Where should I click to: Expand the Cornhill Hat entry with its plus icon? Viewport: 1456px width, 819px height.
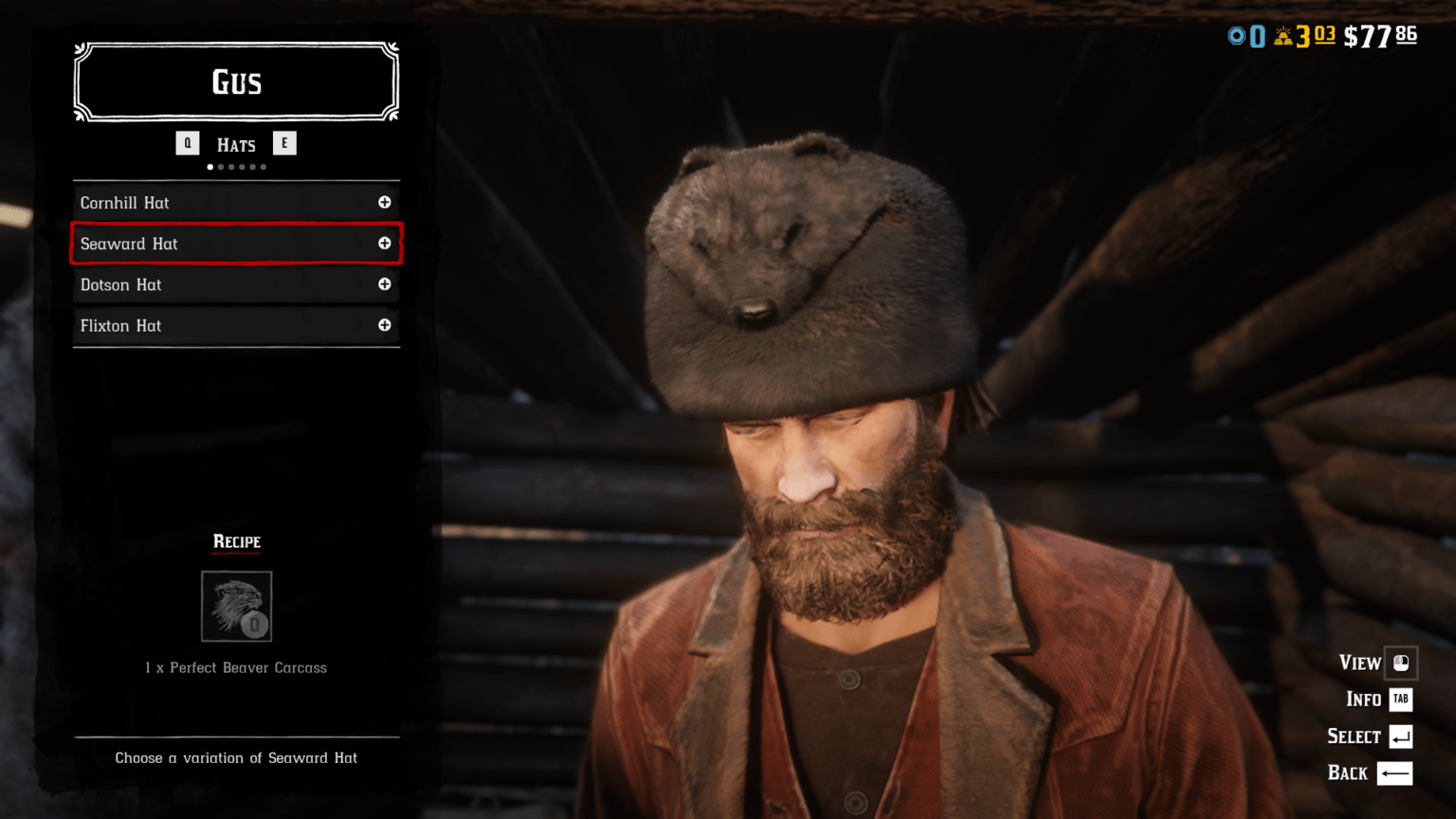point(385,202)
